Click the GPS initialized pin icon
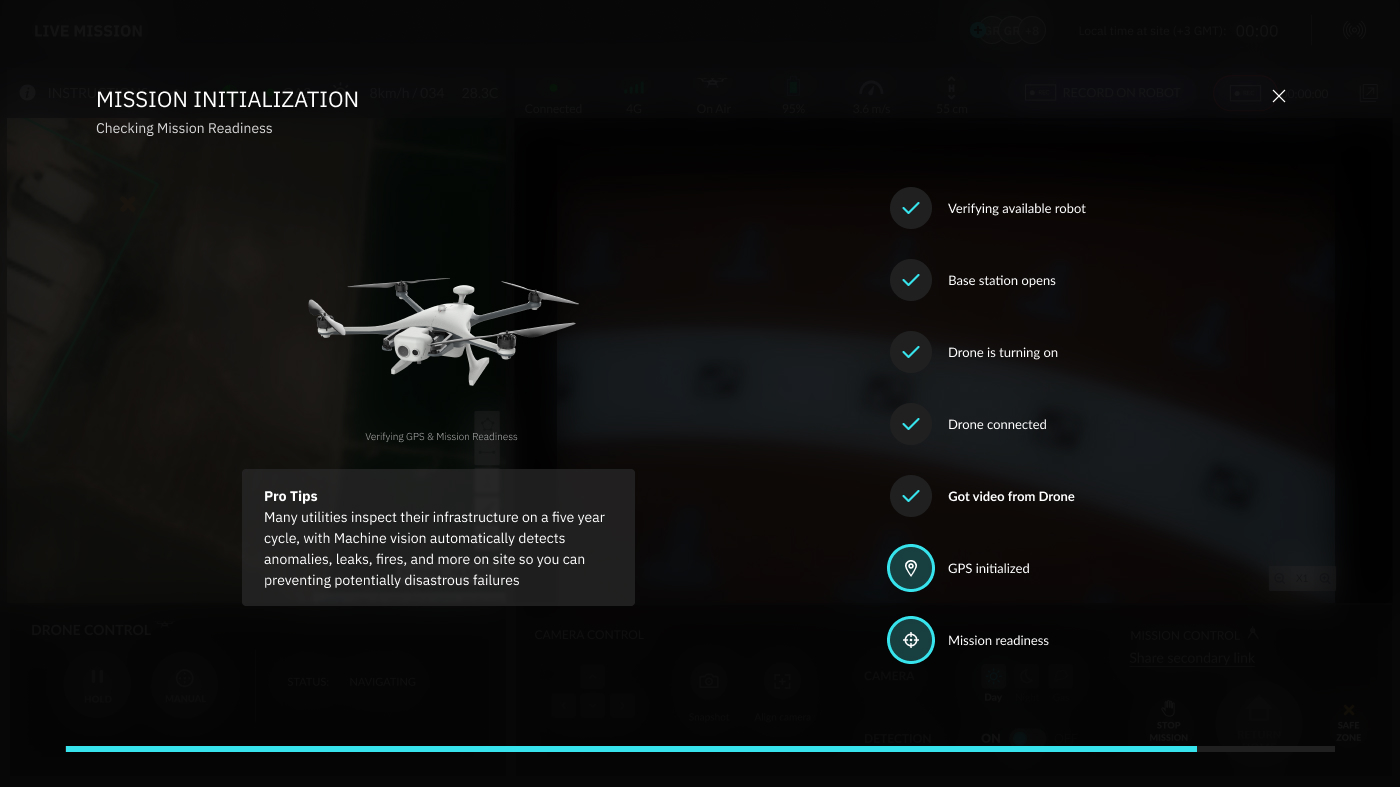Image resolution: width=1400 pixels, height=787 pixels. point(911,567)
